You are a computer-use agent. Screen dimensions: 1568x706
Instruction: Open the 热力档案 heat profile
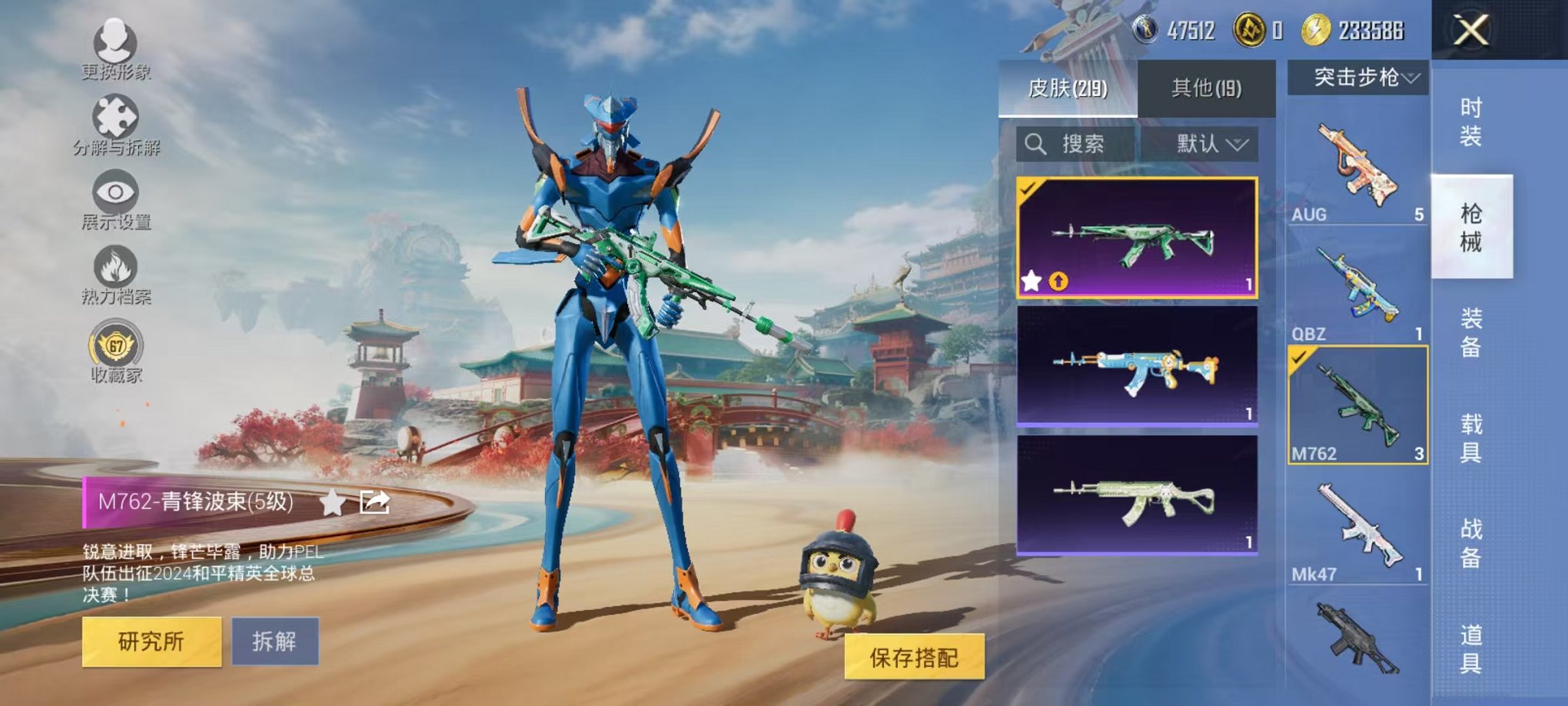[114, 265]
